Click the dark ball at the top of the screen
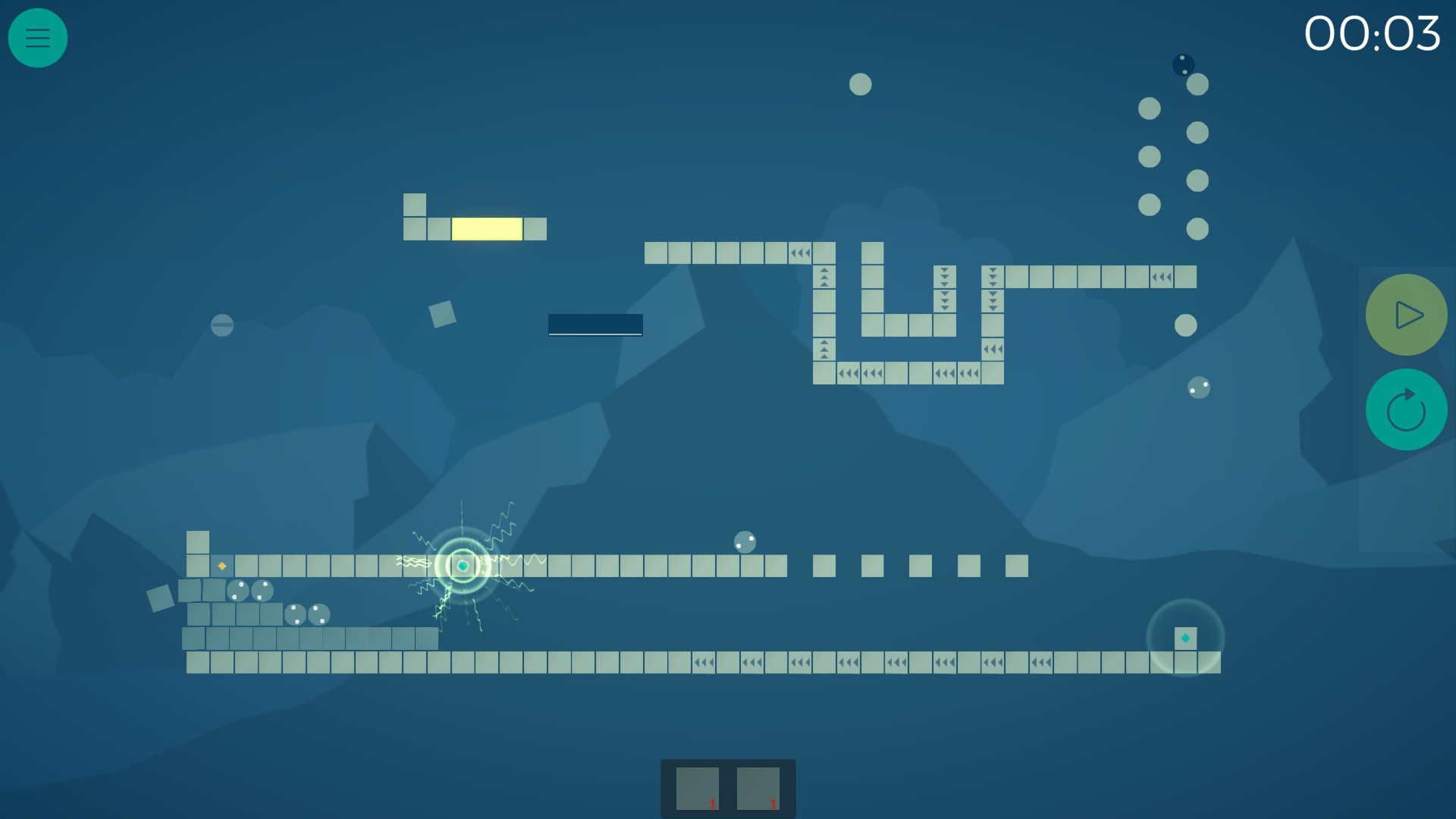The height and width of the screenshot is (819, 1456). [1183, 64]
